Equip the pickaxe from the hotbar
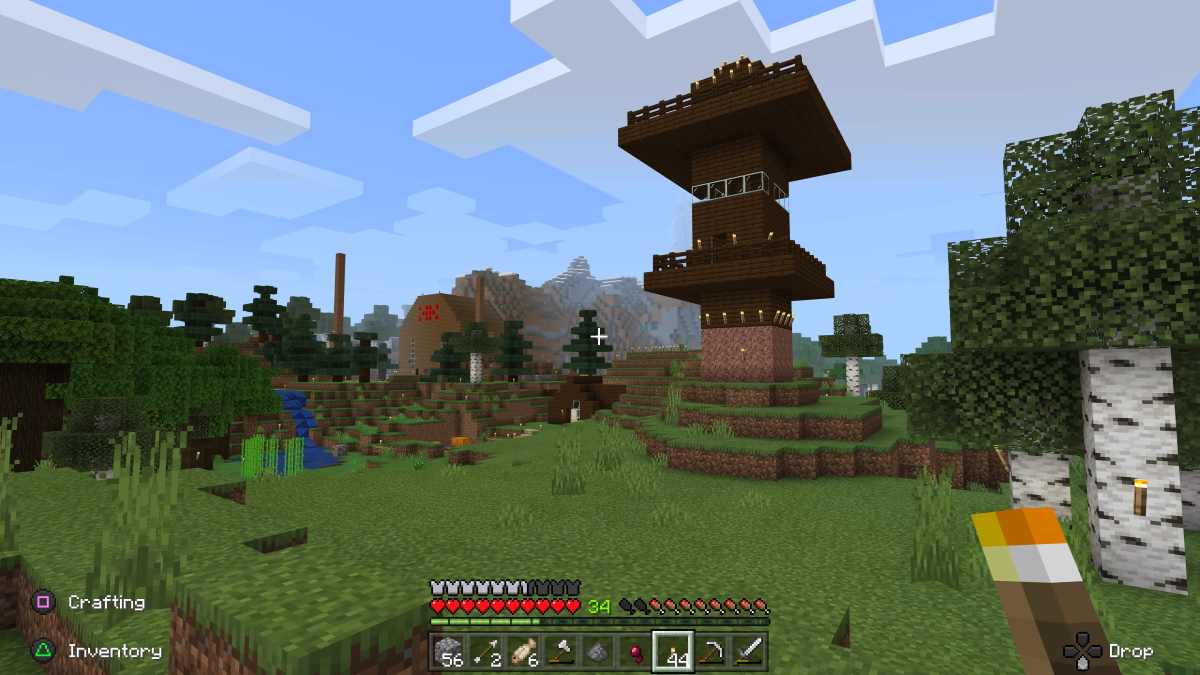This screenshot has height=675, width=1200. (711, 652)
